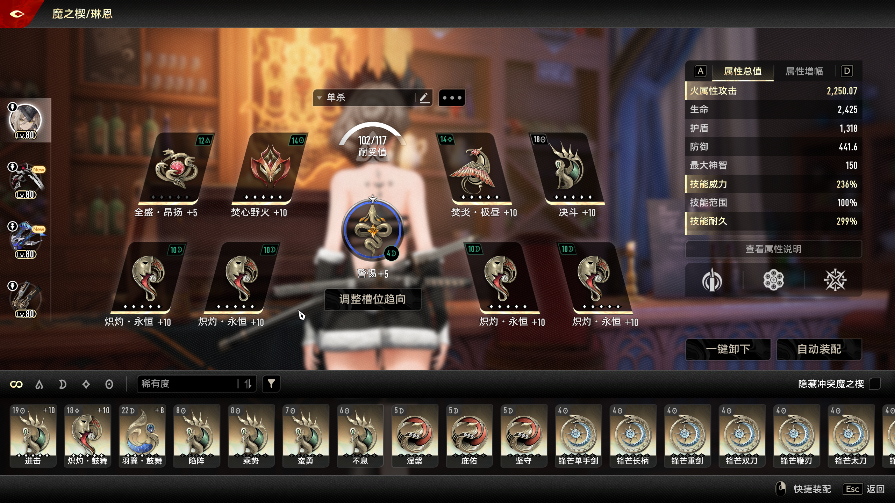Click the central 警惕 +5 snake slot

coord(372,229)
